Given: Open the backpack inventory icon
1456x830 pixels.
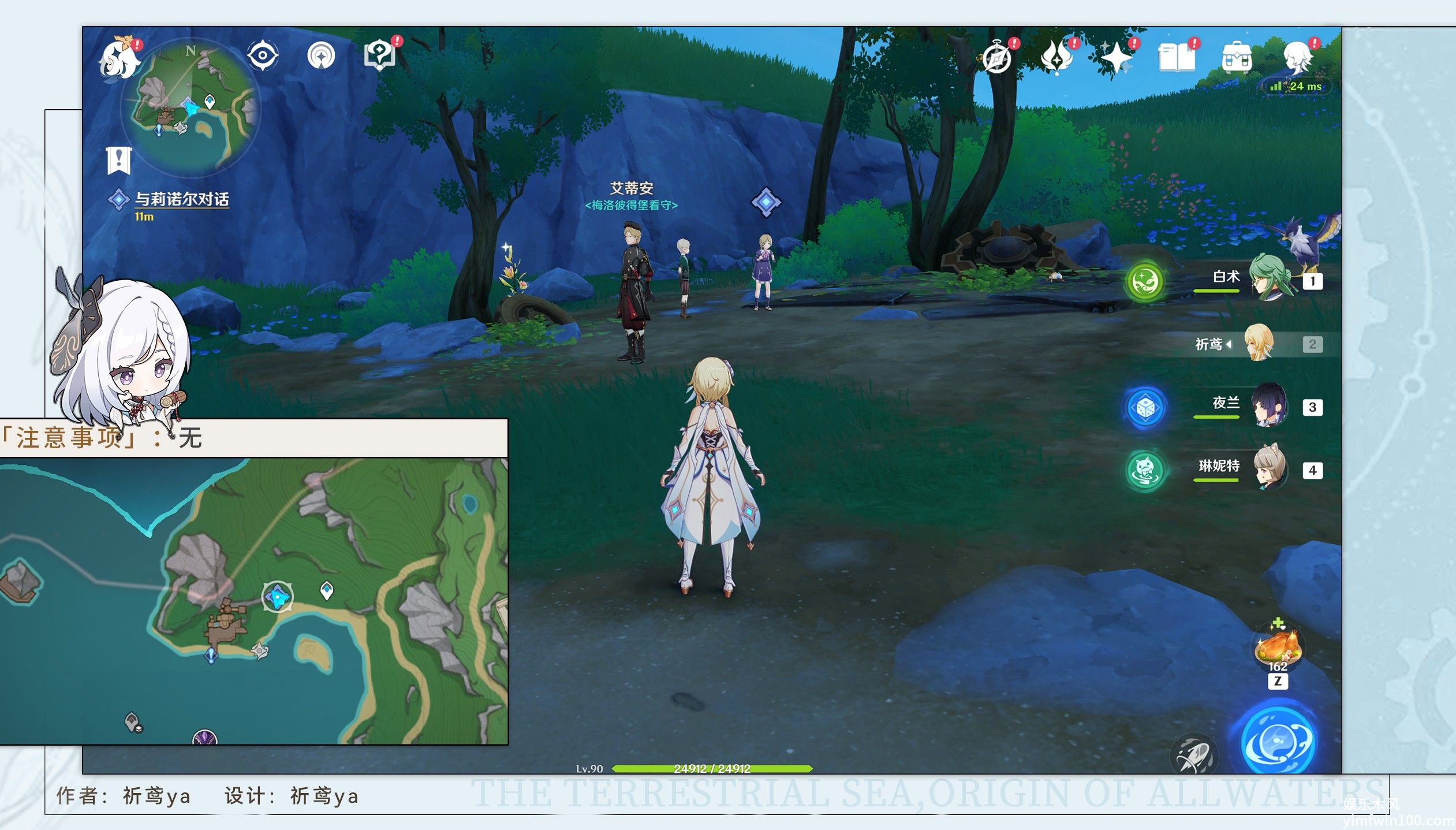Looking at the screenshot, I should pyautogui.click(x=1237, y=58).
